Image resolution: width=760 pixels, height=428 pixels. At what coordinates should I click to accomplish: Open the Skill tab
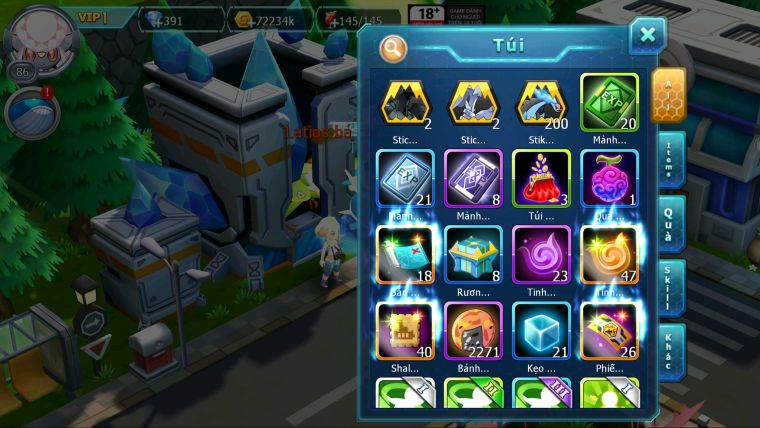[669, 287]
